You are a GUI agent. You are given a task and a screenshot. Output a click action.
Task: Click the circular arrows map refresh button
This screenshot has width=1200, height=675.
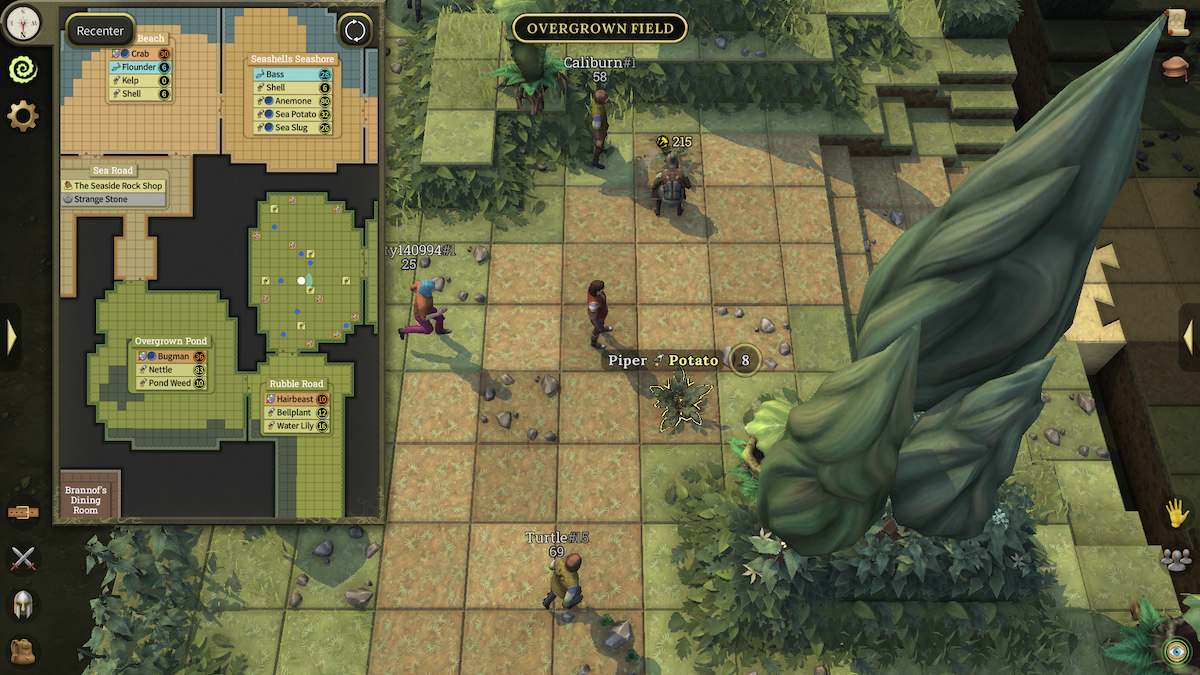pos(355,30)
